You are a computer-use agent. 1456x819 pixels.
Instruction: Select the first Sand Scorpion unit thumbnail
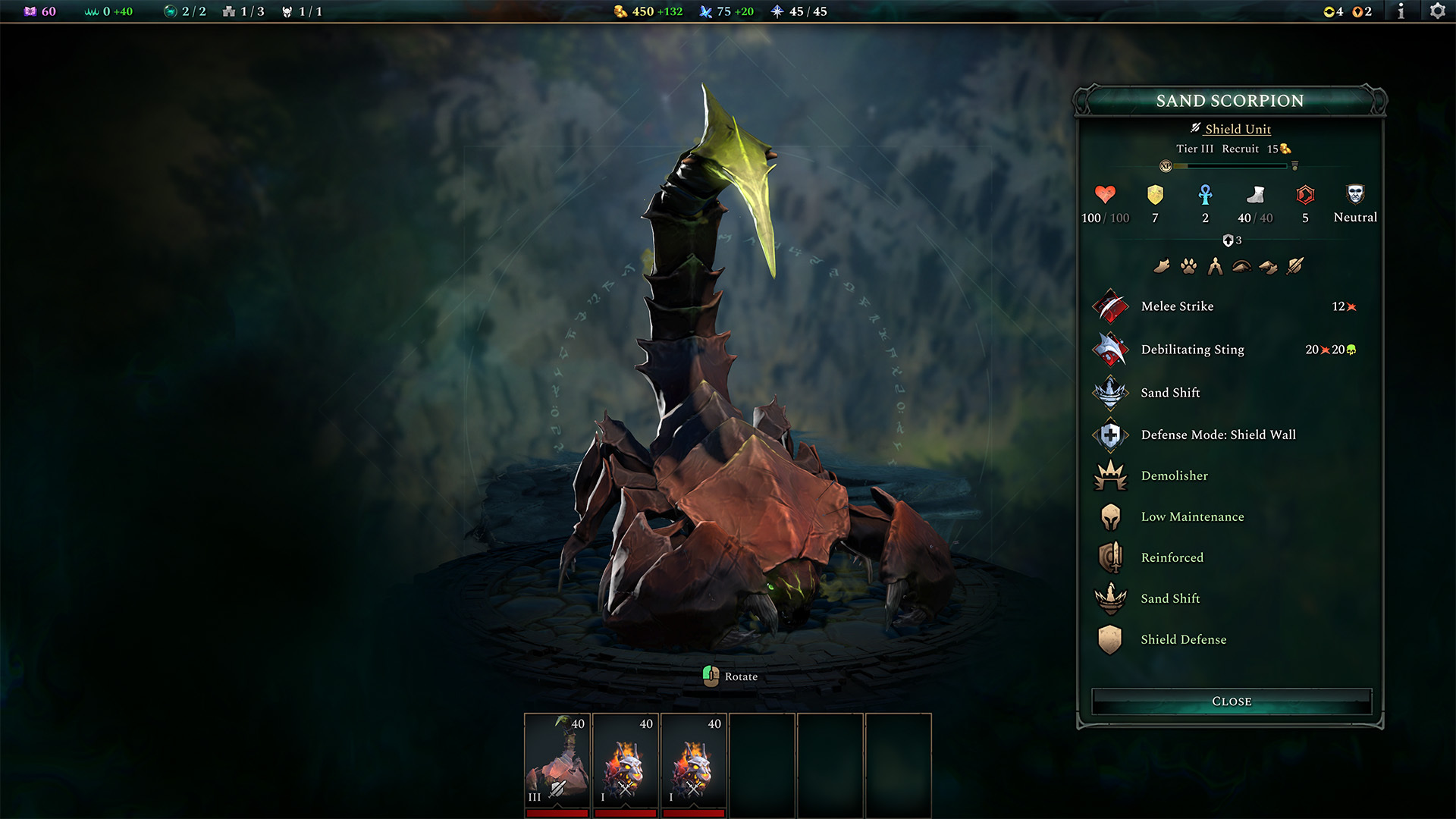pyautogui.click(x=558, y=762)
